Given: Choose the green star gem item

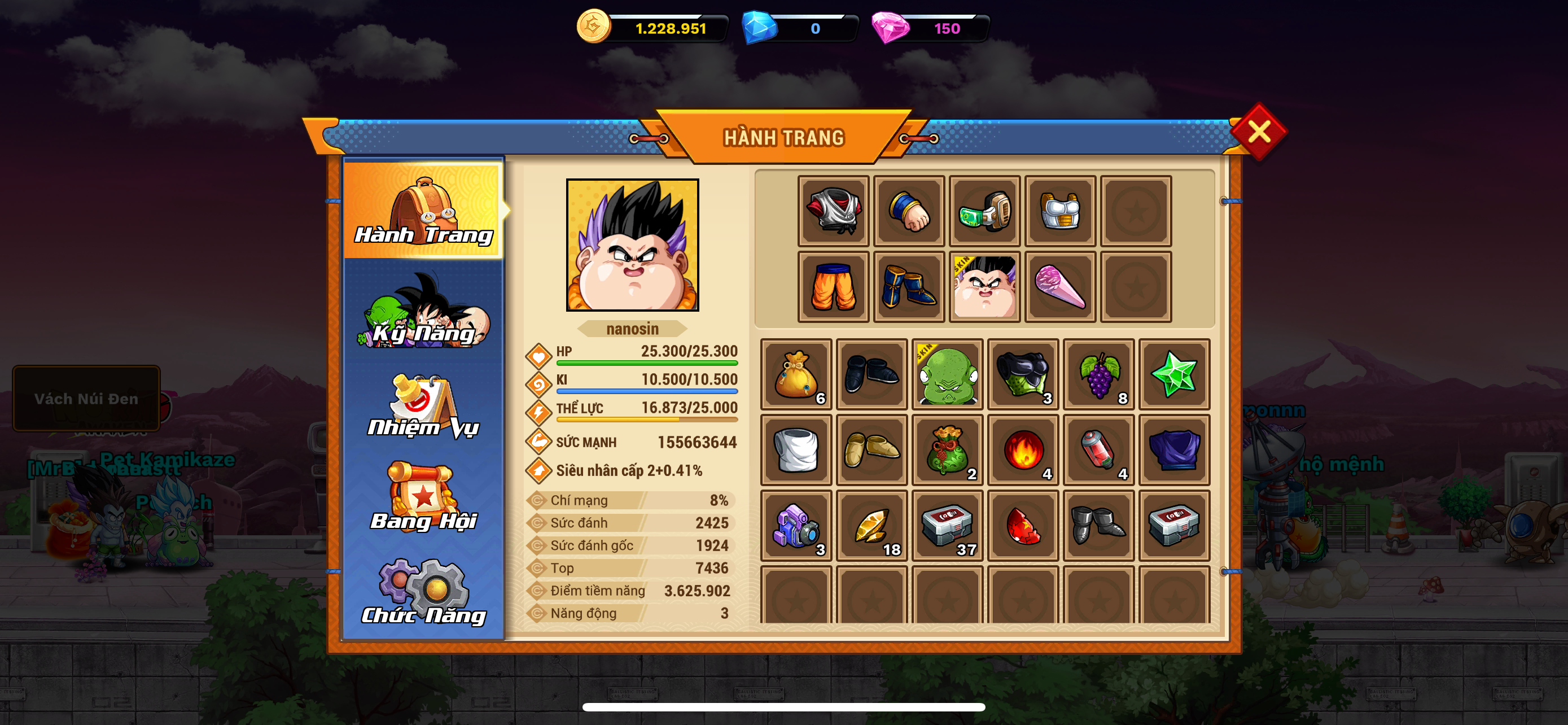Looking at the screenshot, I should 1174,374.
